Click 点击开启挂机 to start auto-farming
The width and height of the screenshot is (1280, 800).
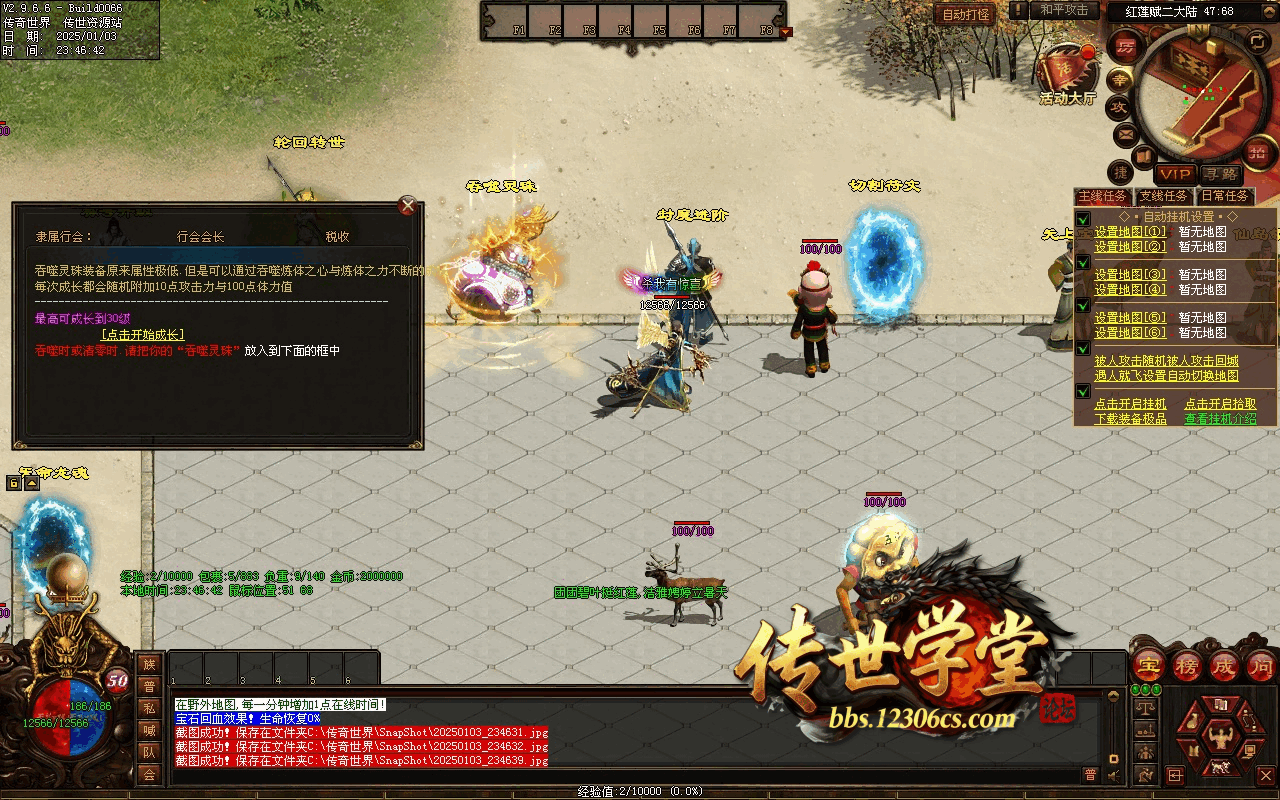[1130, 404]
